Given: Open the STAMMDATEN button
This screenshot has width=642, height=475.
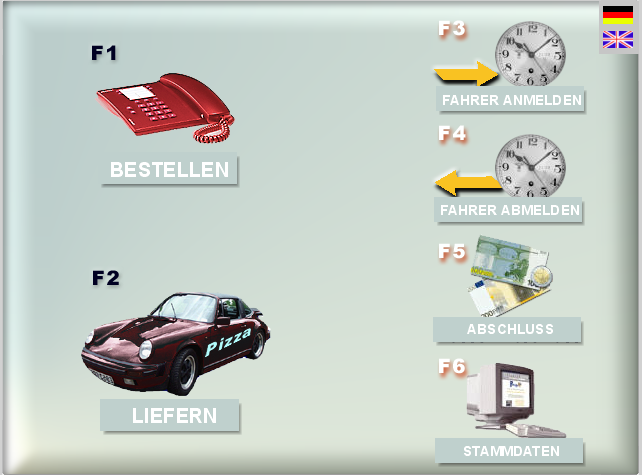Looking at the screenshot, I should coord(511,451).
